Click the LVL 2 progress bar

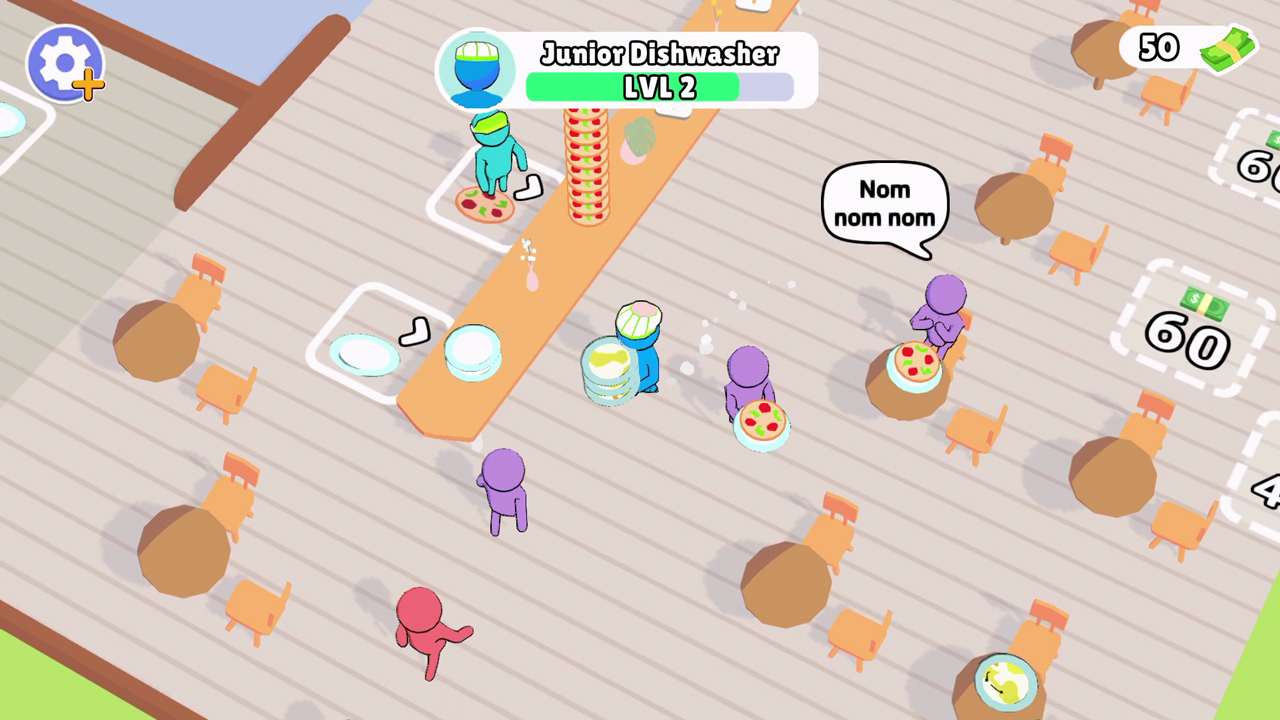(x=660, y=88)
